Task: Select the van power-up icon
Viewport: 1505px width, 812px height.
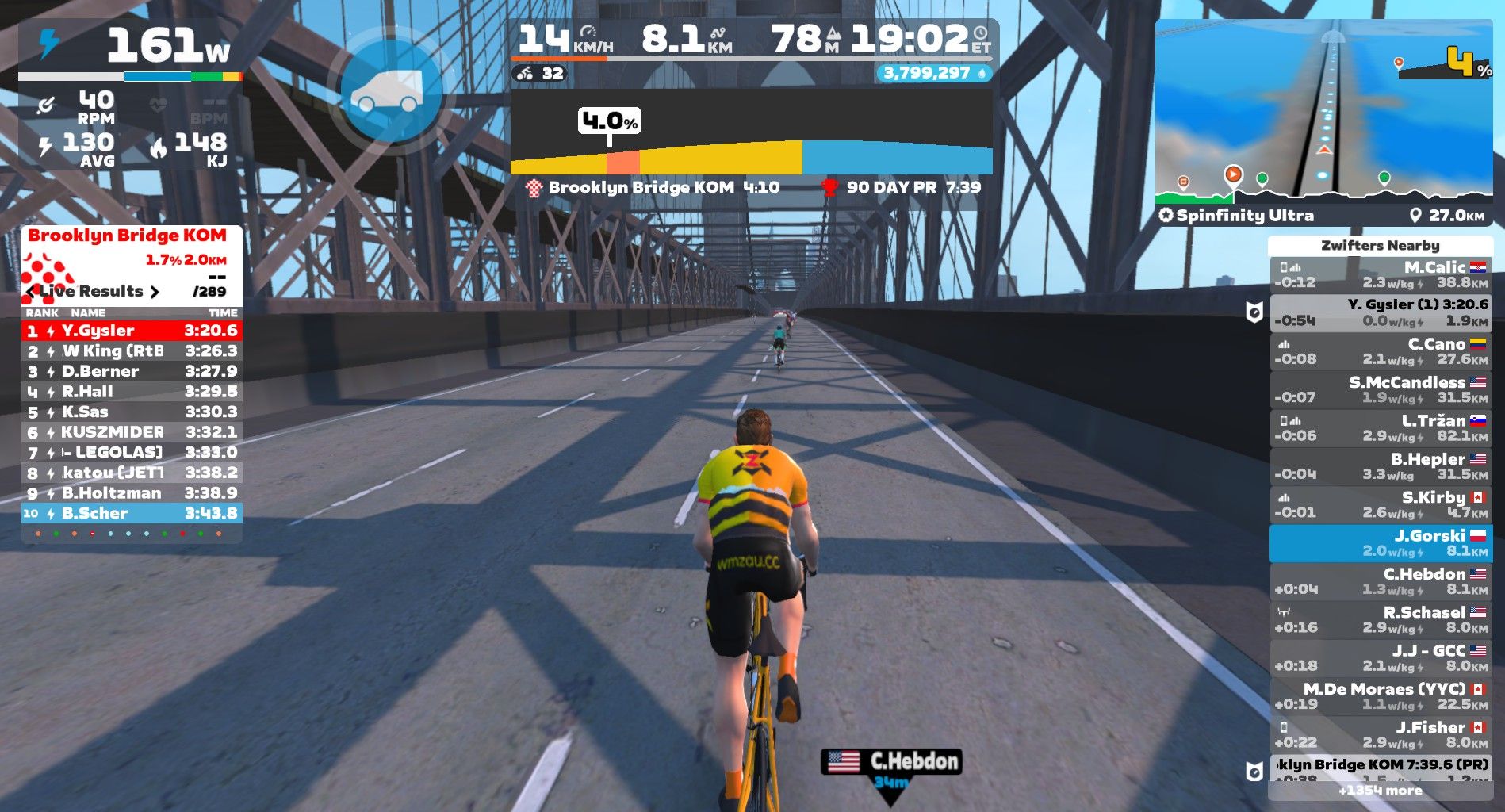Action: click(x=389, y=92)
